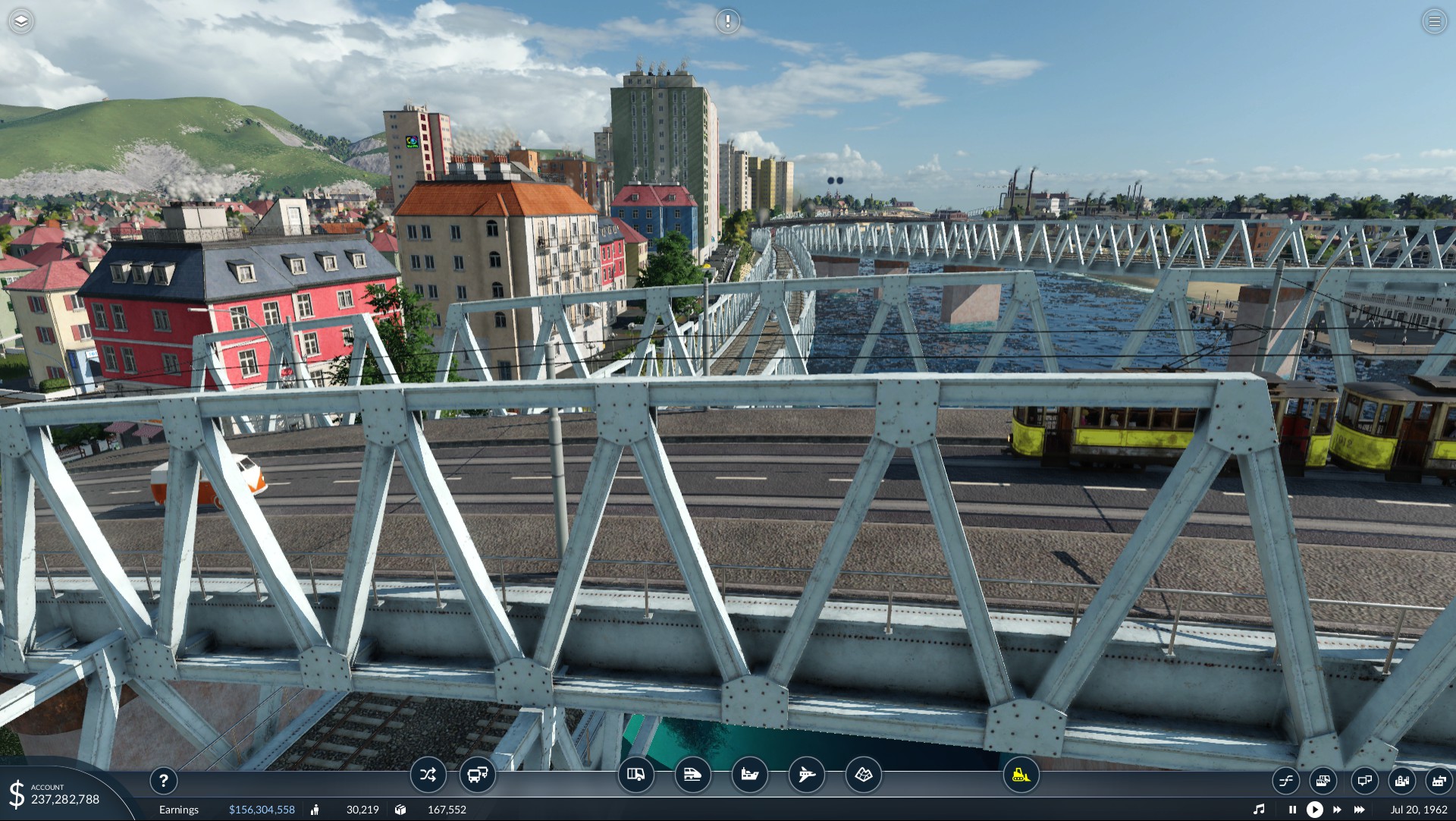Set game speed to triple fast-forward
Screen dimensions: 1456x821
click(1360, 810)
